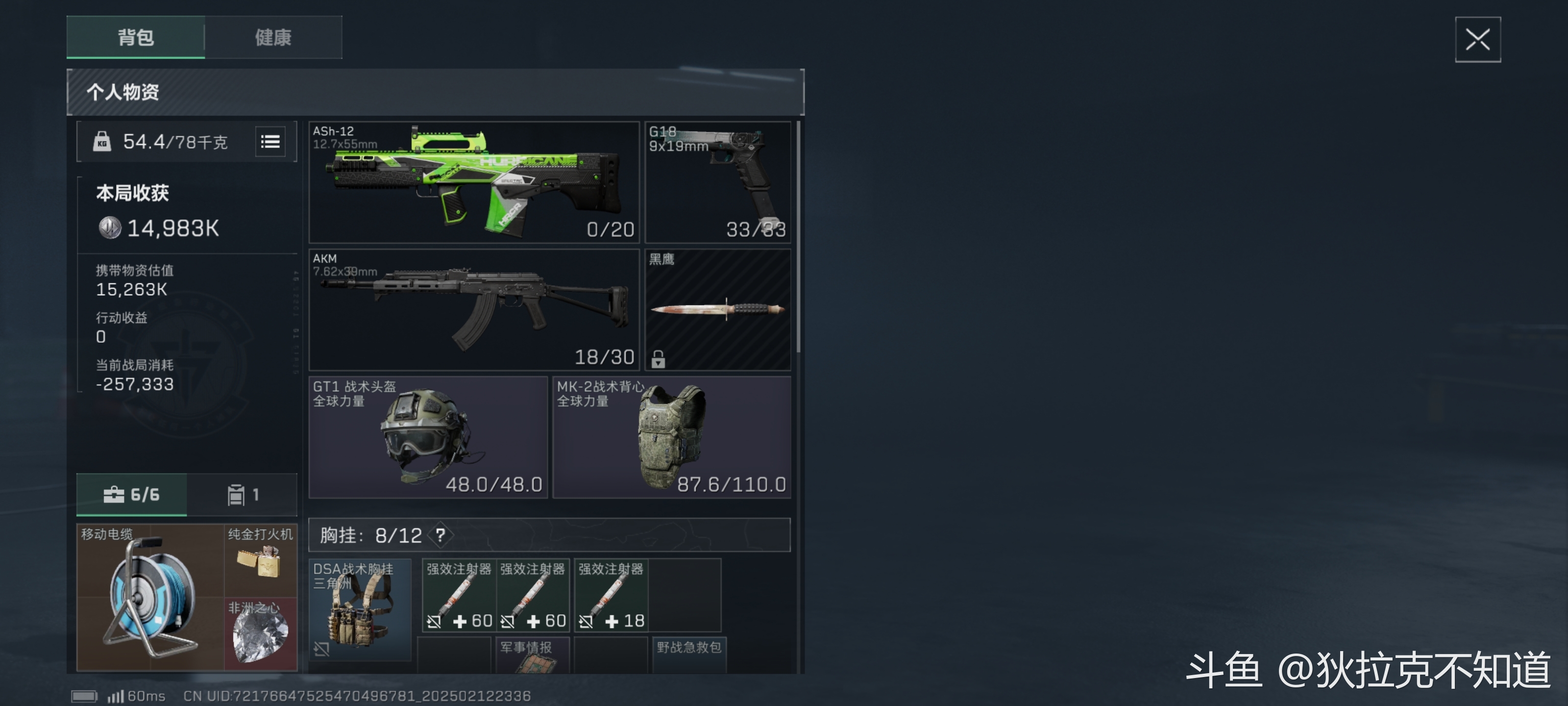Select the 移动电缆 cable reel item
The image size is (1568, 706).
click(150, 597)
